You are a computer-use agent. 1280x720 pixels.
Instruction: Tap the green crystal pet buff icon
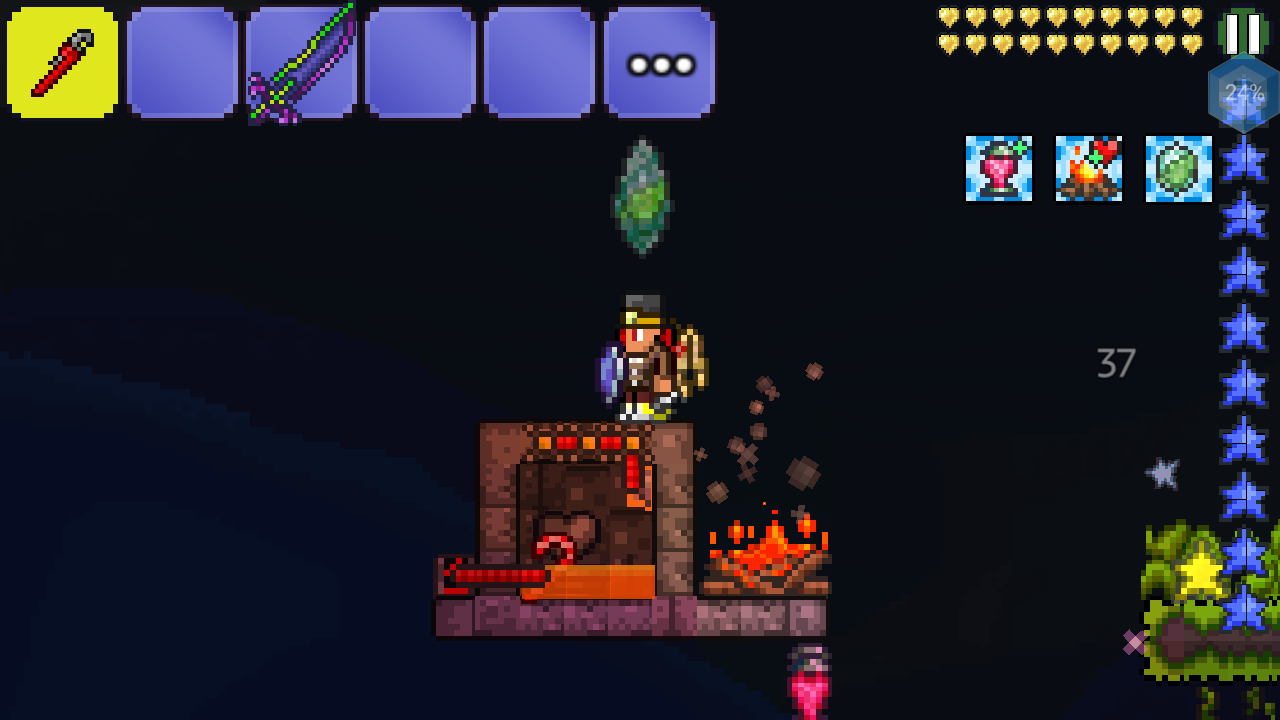(x=1178, y=169)
